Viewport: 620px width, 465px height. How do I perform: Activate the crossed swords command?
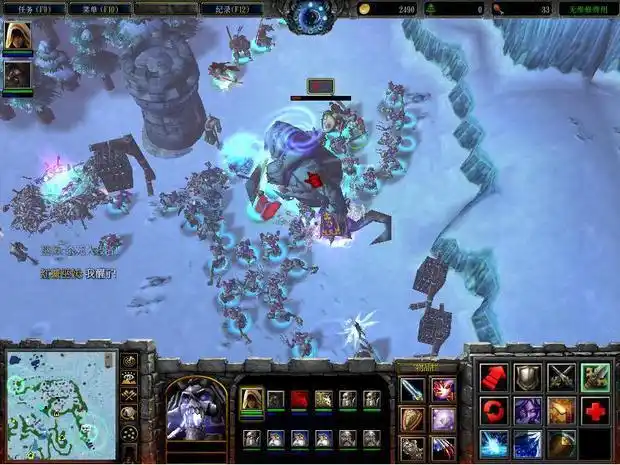tap(561, 377)
